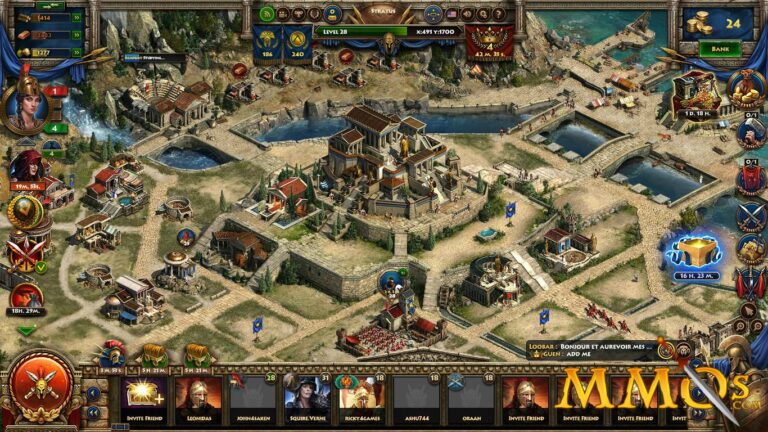Open the red crown banner with 4
The width and height of the screenshot is (768, 432).
tap(491, 42)
